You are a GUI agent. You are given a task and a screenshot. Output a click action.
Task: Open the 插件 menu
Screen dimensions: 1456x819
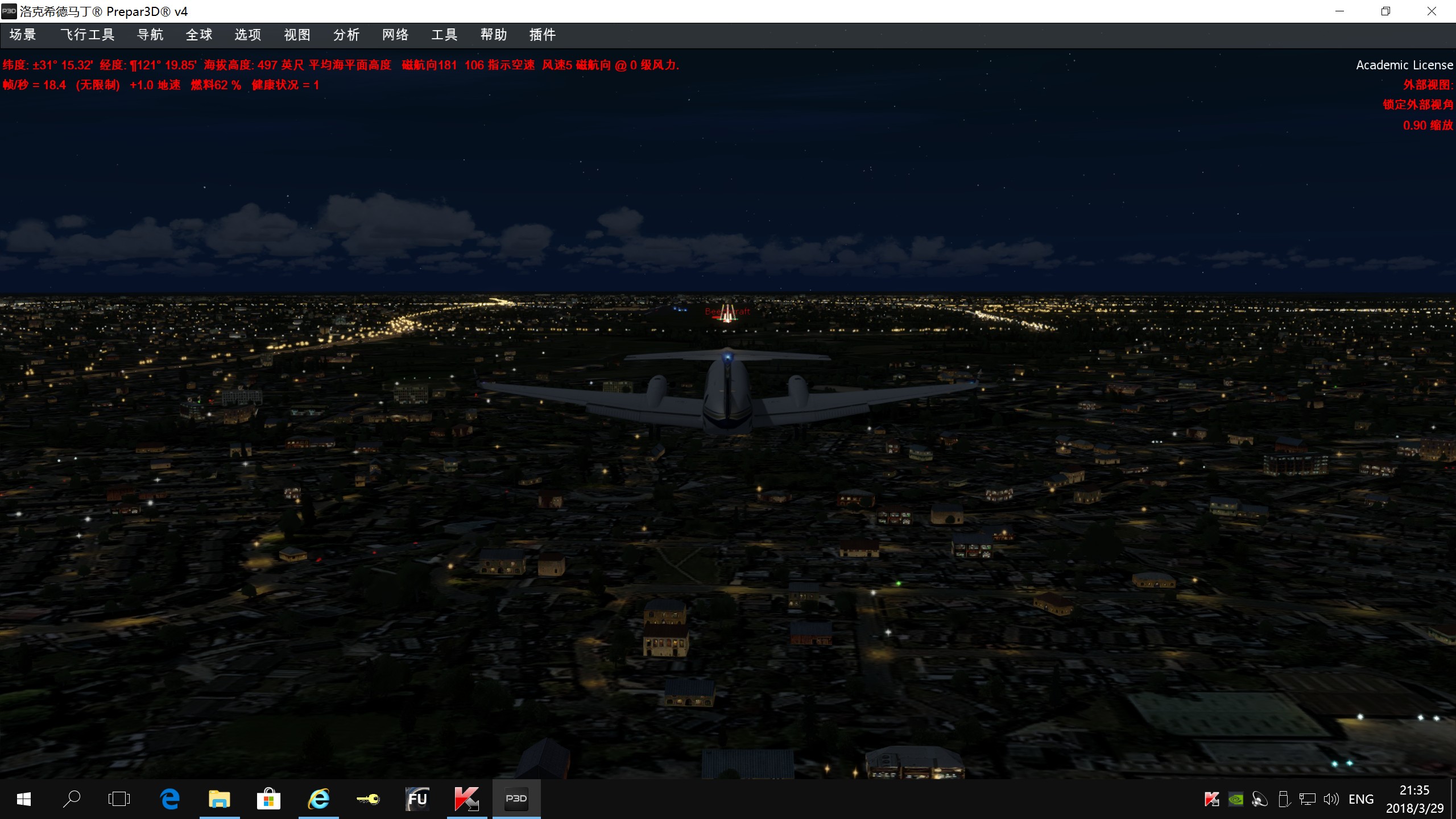point(543,35)
